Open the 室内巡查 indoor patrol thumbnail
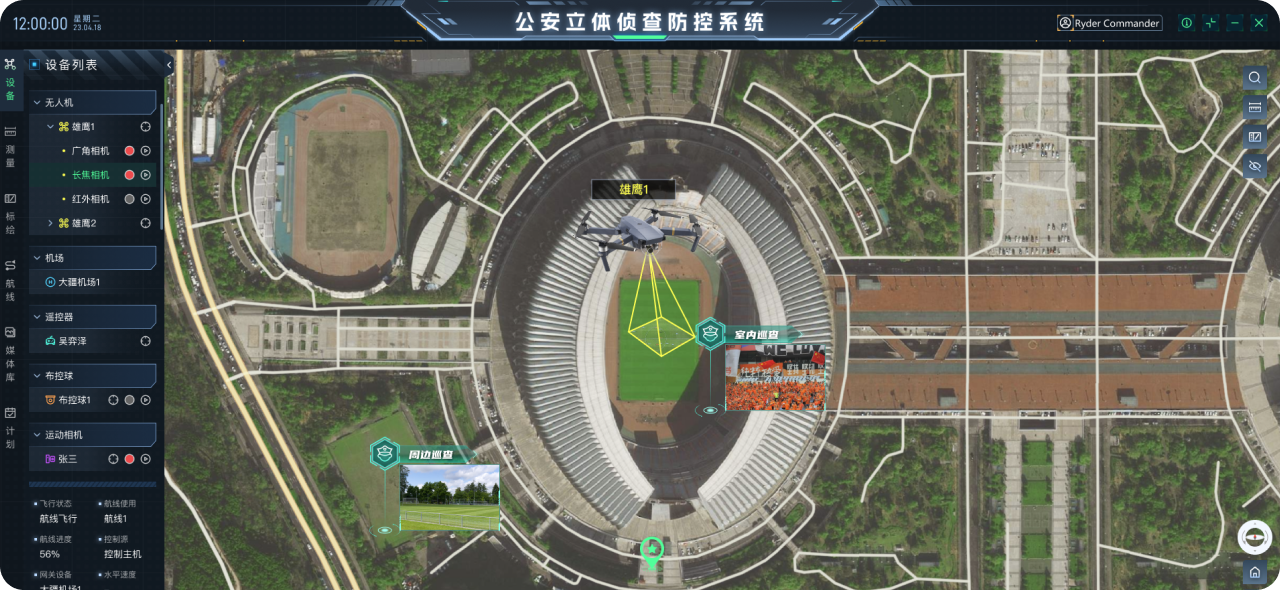This screenshot has height=590, width=1280. coord(775,377)
